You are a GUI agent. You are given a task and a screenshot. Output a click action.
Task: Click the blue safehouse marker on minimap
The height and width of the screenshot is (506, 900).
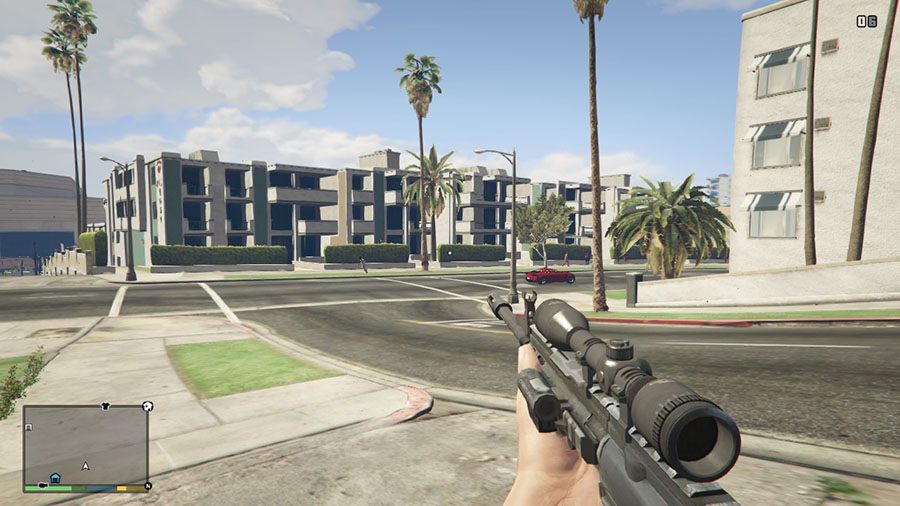(55, 479)
